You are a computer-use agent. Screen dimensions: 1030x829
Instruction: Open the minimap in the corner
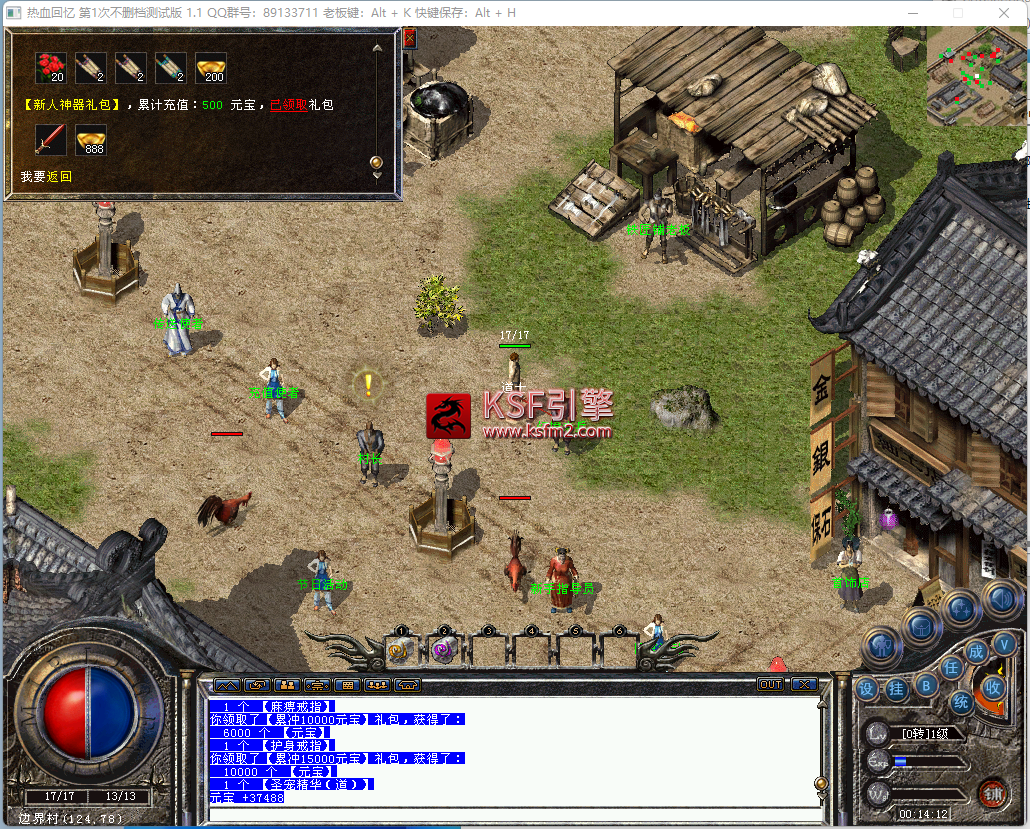tap(976, 76)
